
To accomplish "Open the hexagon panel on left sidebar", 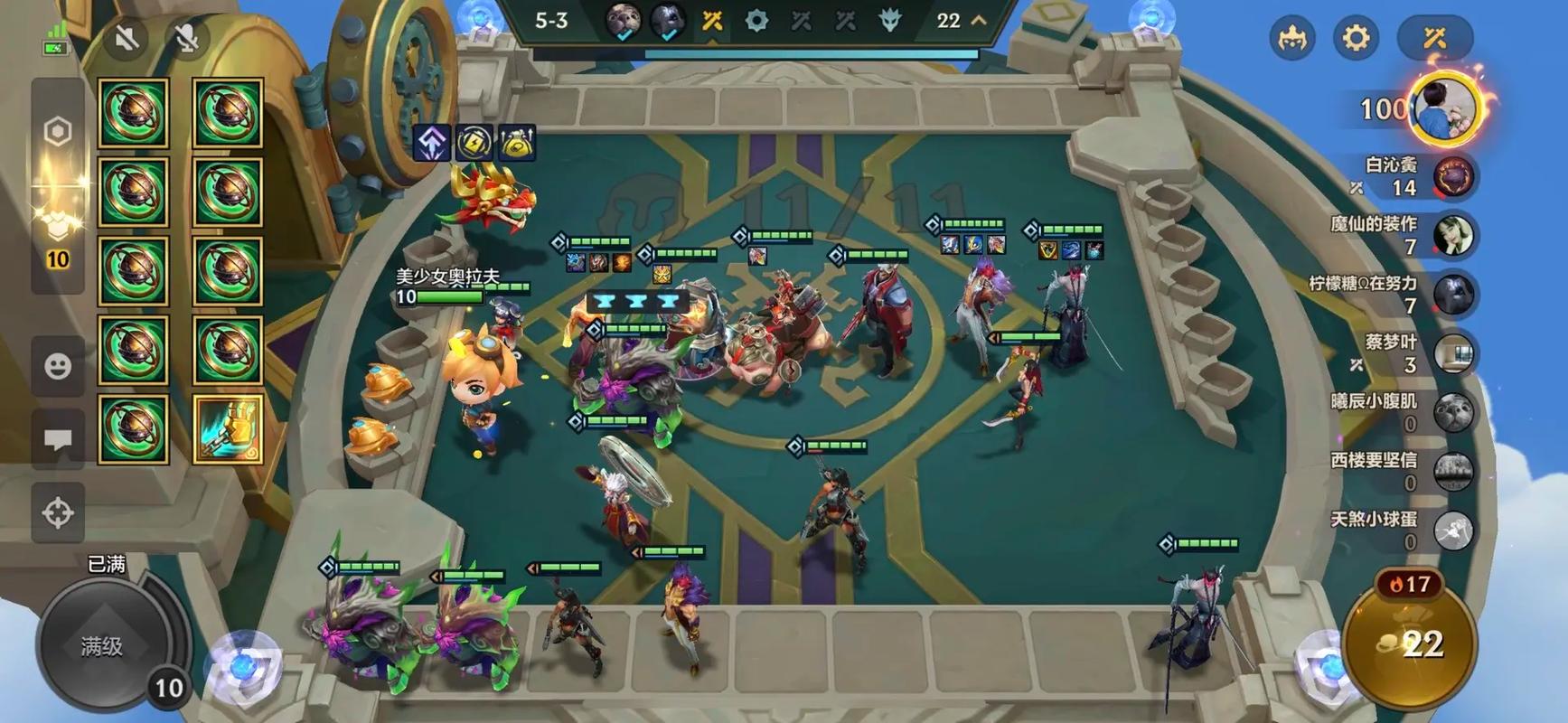I will pos(58,132).
